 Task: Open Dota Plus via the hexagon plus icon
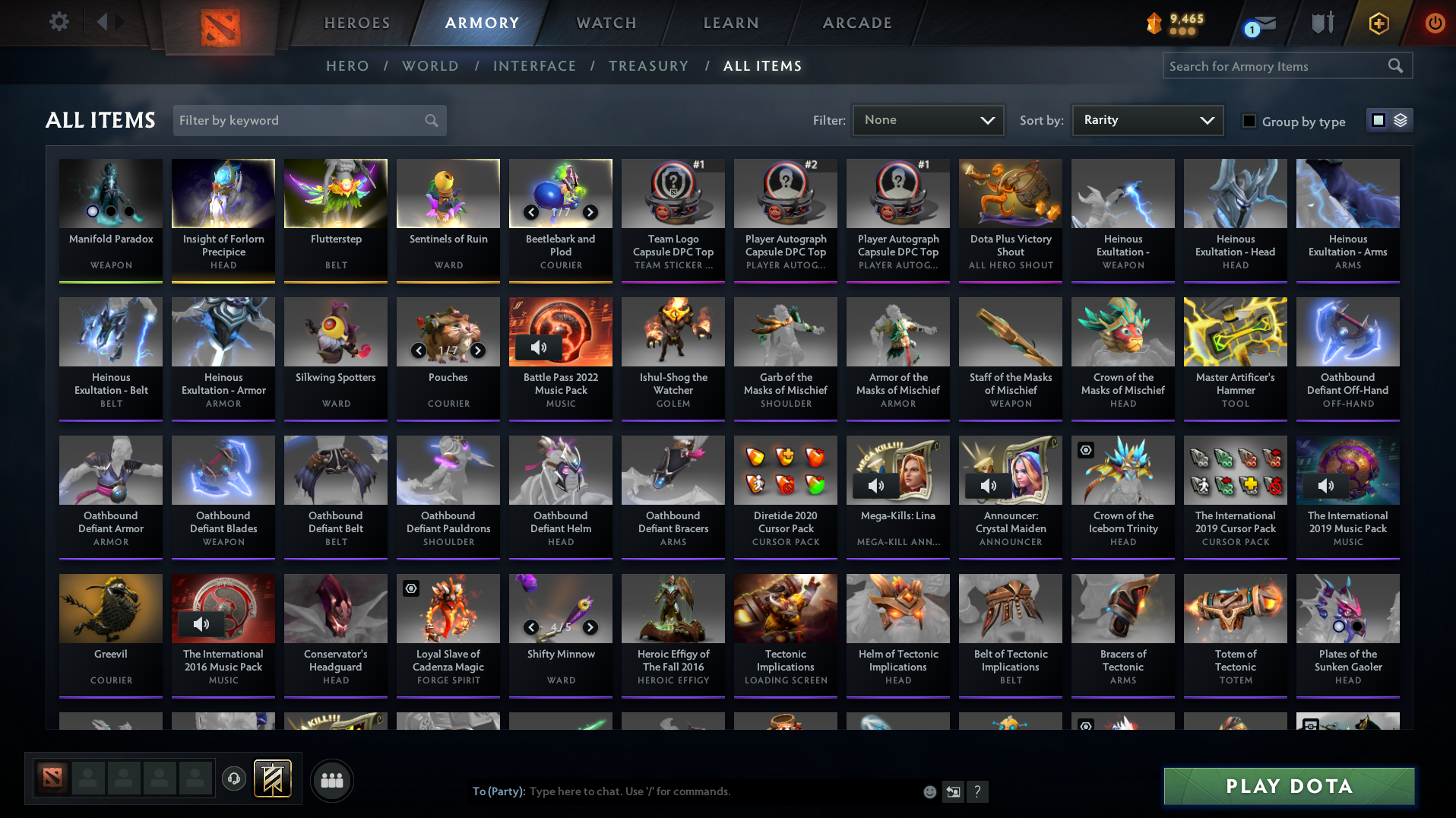click(x=1378, y=23)
